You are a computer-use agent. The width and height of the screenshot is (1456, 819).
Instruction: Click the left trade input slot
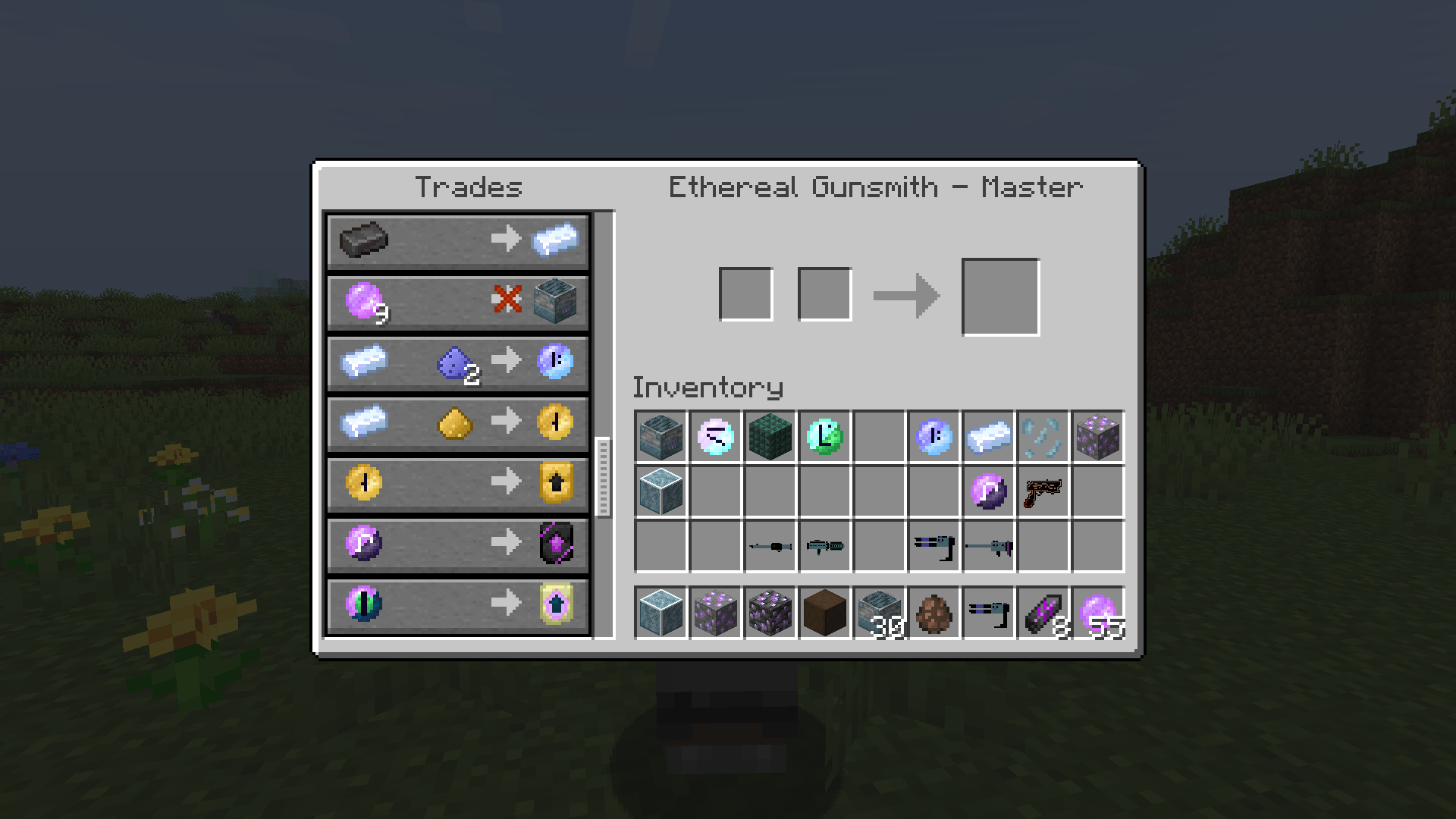tap(747, 294)
